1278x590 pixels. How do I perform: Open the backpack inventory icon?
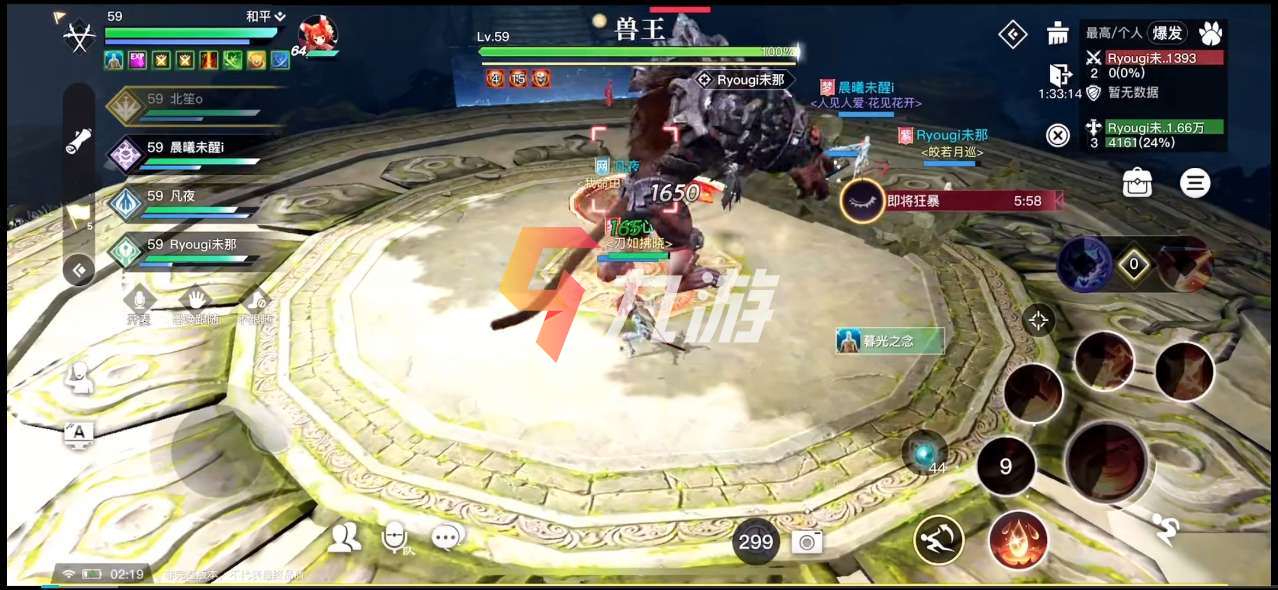[1137, 183]
